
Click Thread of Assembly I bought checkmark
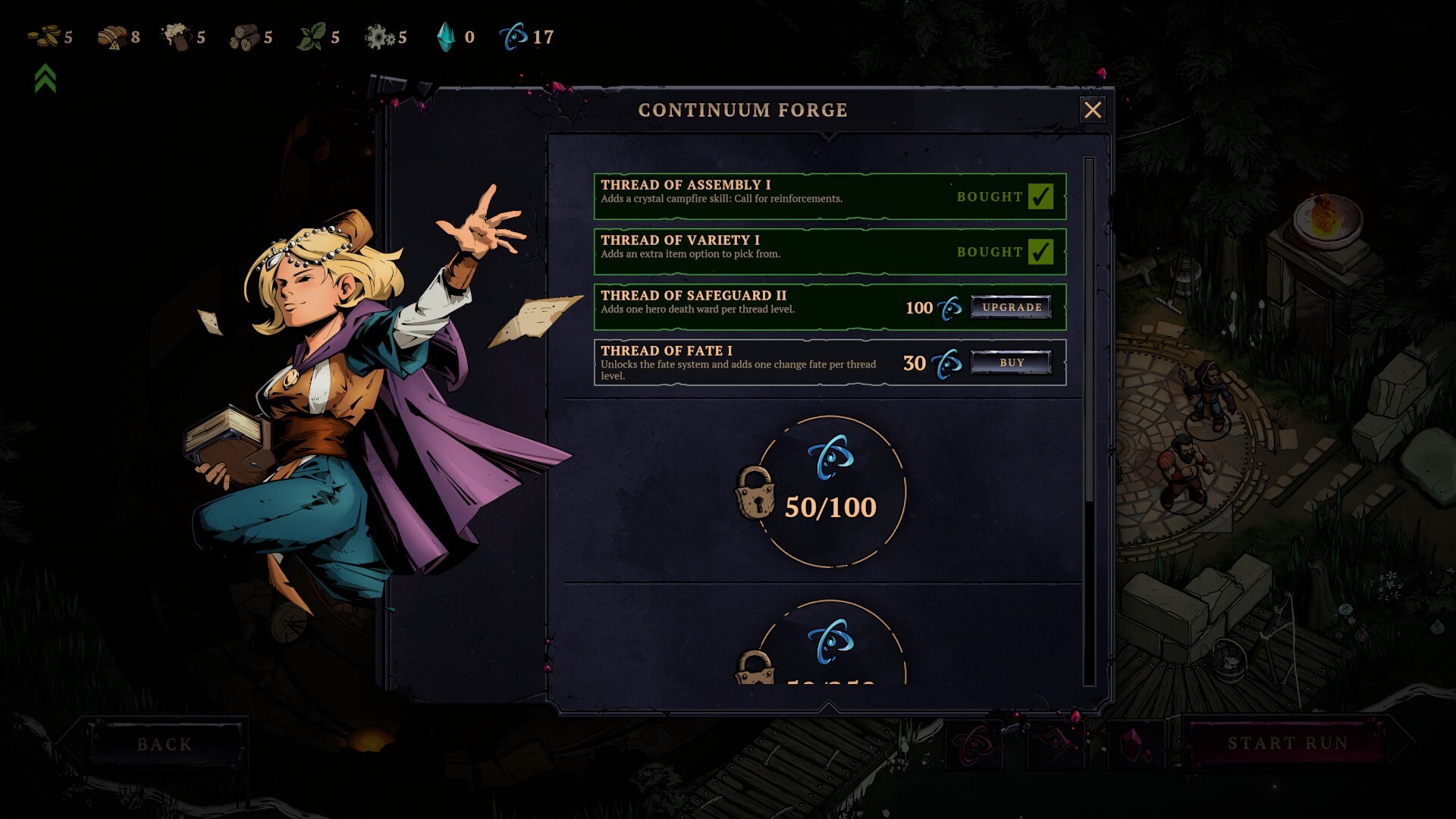[1042, 196]
